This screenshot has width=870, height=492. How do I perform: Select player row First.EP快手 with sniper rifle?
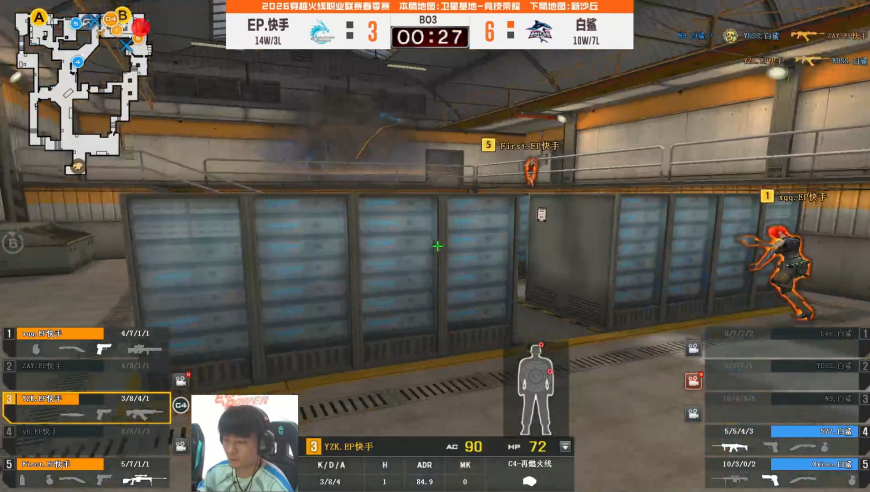83,472
